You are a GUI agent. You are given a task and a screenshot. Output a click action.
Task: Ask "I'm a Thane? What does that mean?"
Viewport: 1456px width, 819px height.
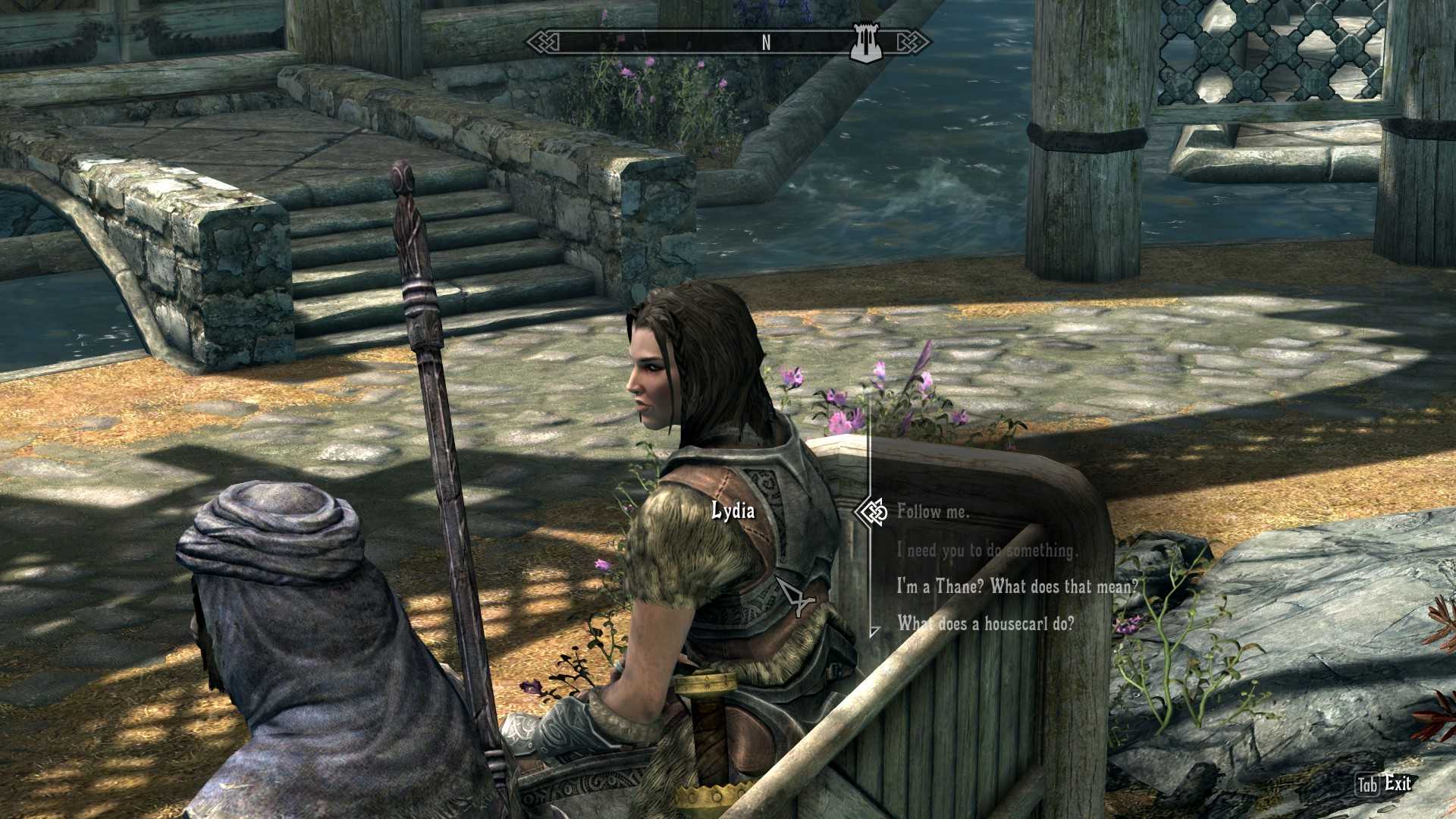(1017, 586)
